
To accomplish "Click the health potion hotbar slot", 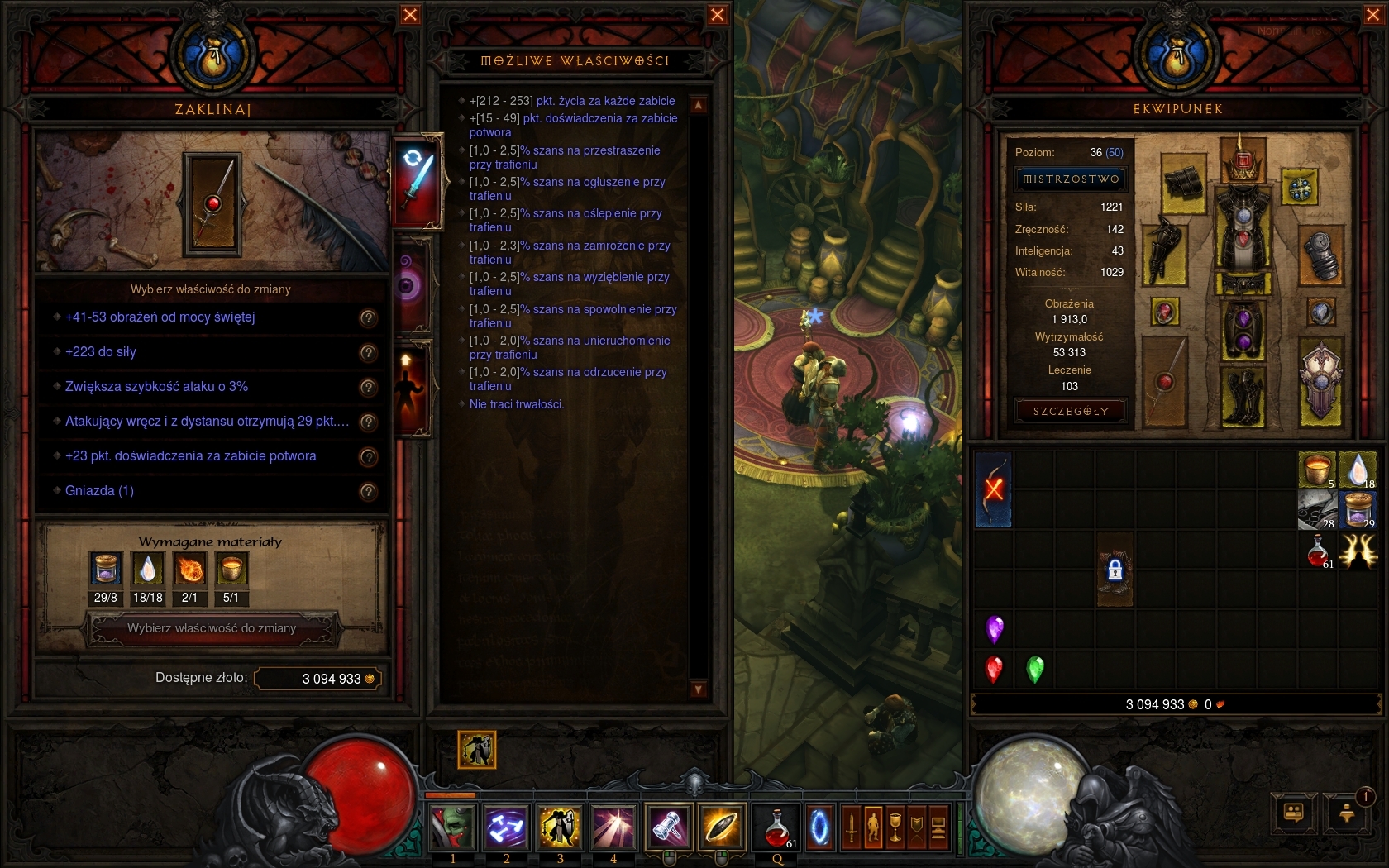I will [x=778, y=827].
